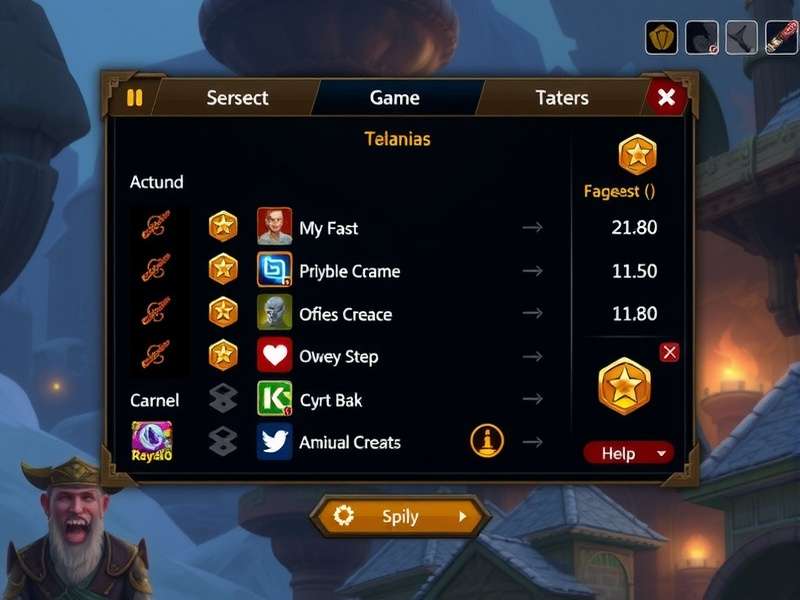This screenshot has height=600, width=800.
Task: Dismiss the large star badge with small X
Action: pos(670,351)
